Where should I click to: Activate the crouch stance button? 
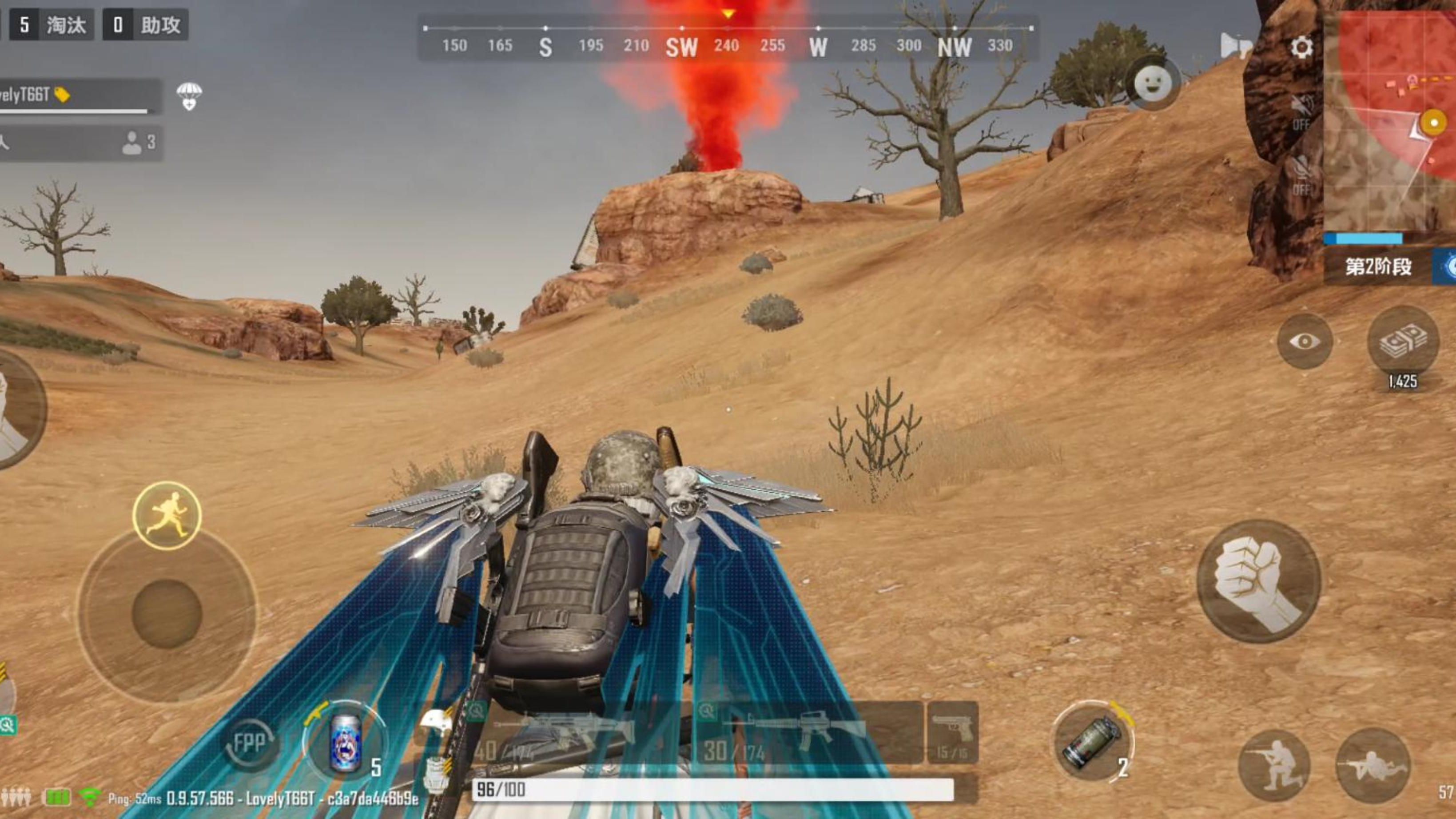[x=1274, y=764]
